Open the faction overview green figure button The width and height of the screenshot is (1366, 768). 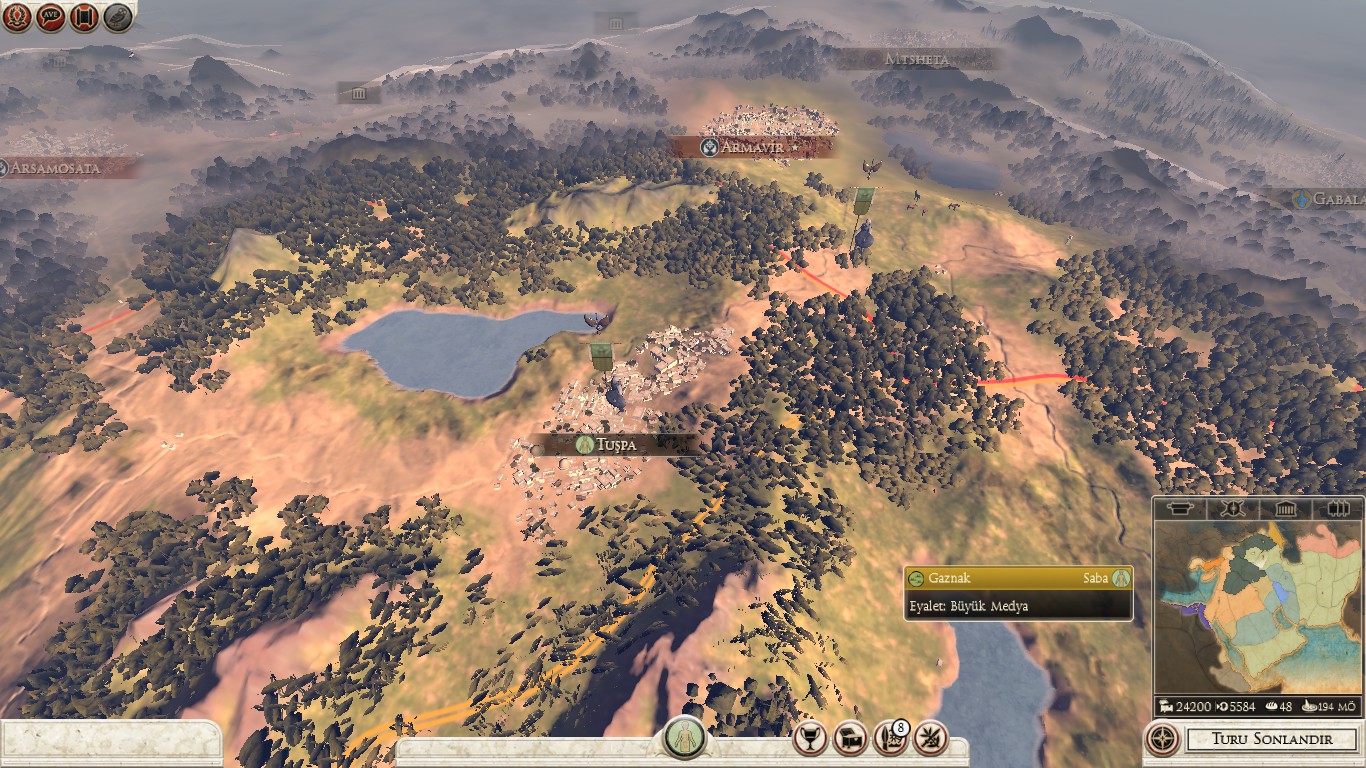click(685, 738)
